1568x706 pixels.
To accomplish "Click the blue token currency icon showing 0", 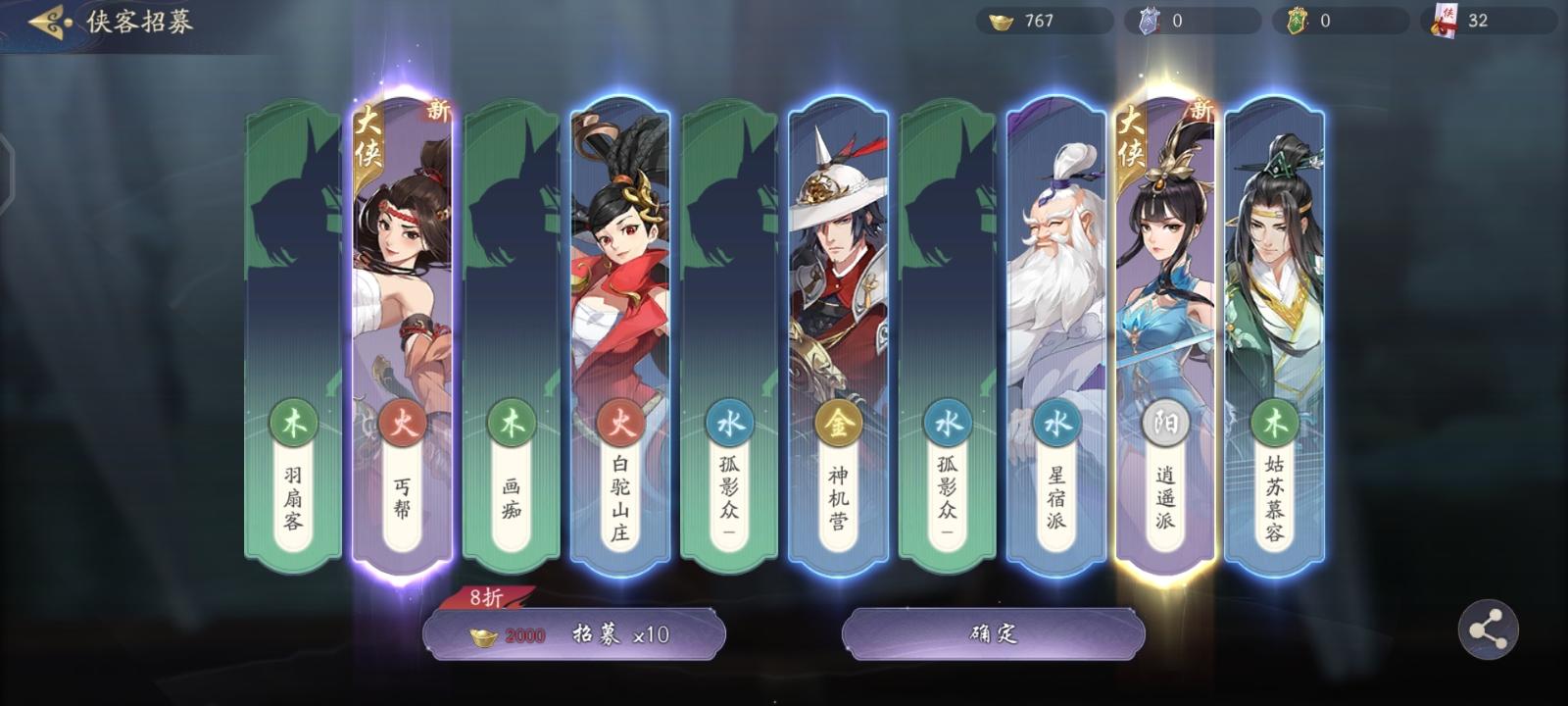I will (x=1151, y=18).
